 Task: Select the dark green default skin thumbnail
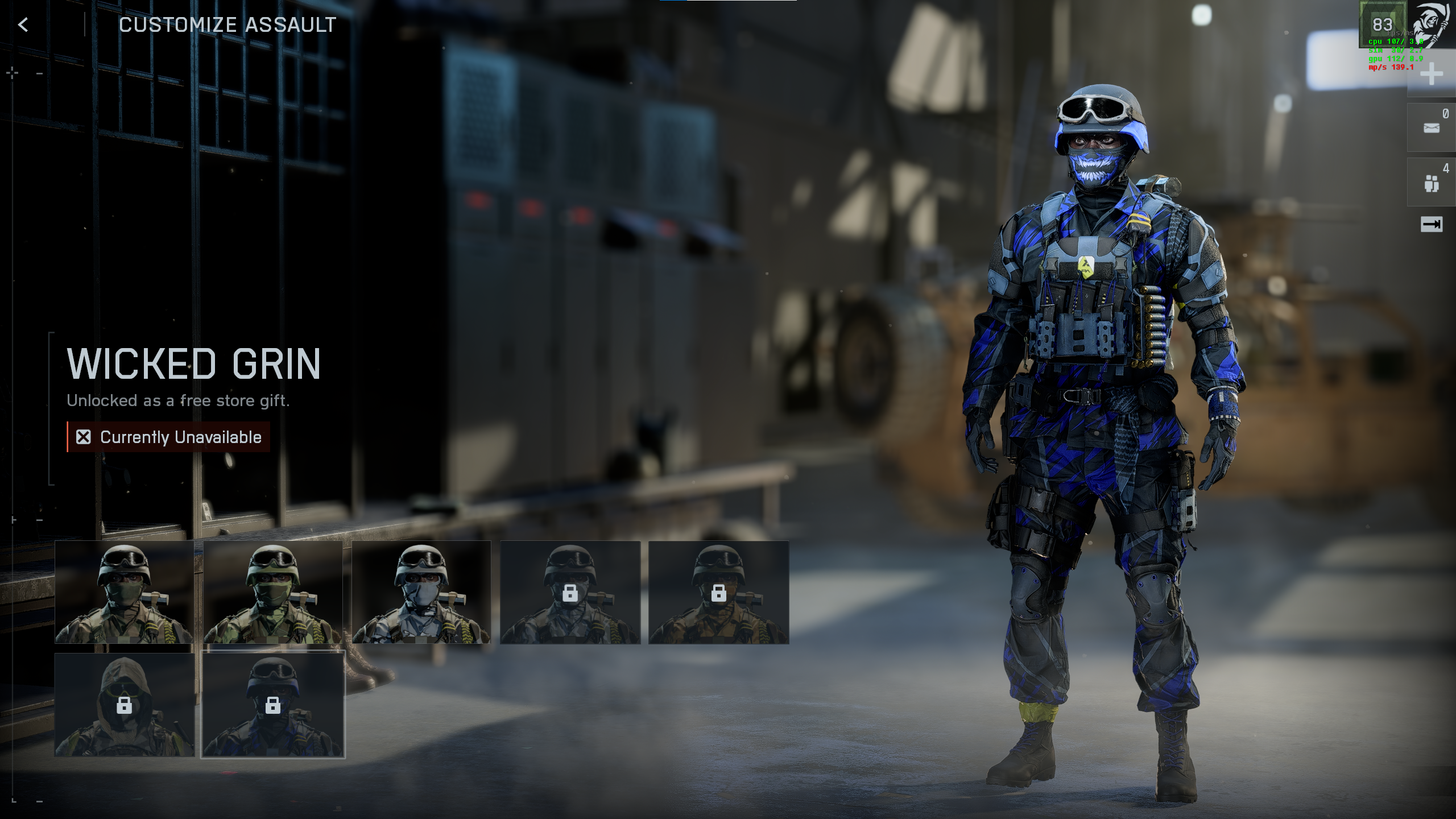[x=124, y=592]
